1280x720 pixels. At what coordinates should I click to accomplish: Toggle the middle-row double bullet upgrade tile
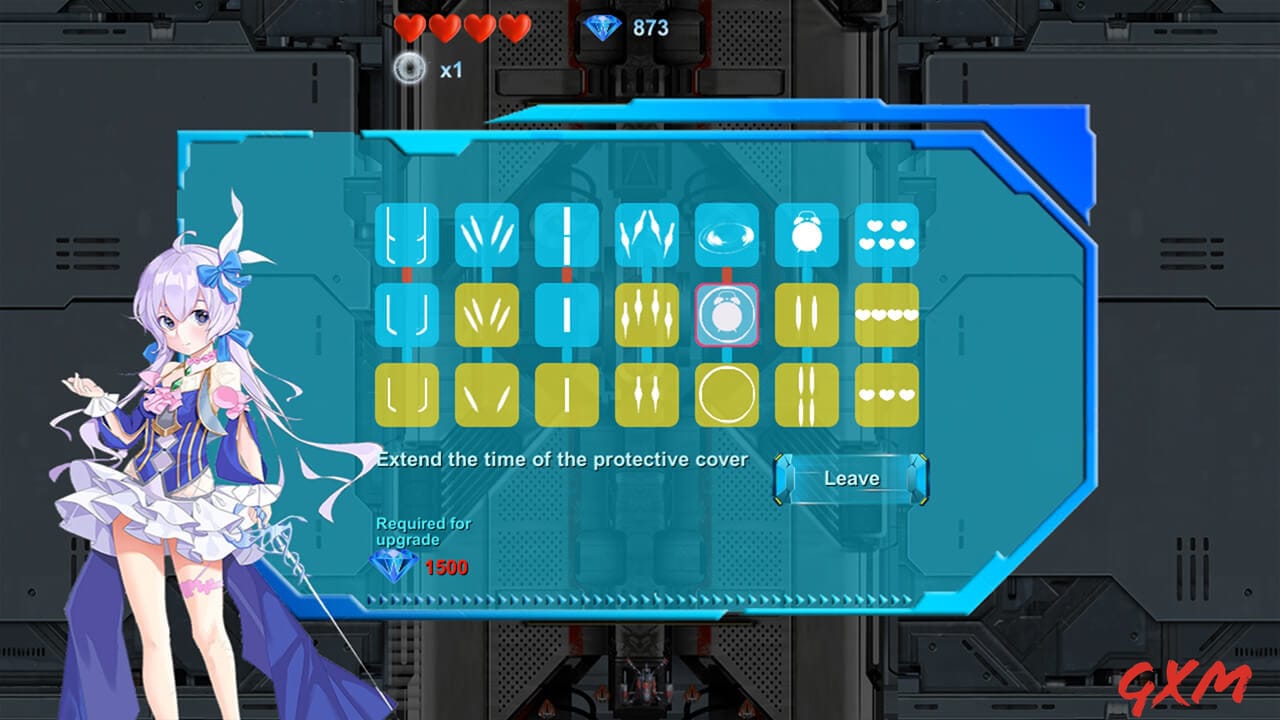coord(807,312)
